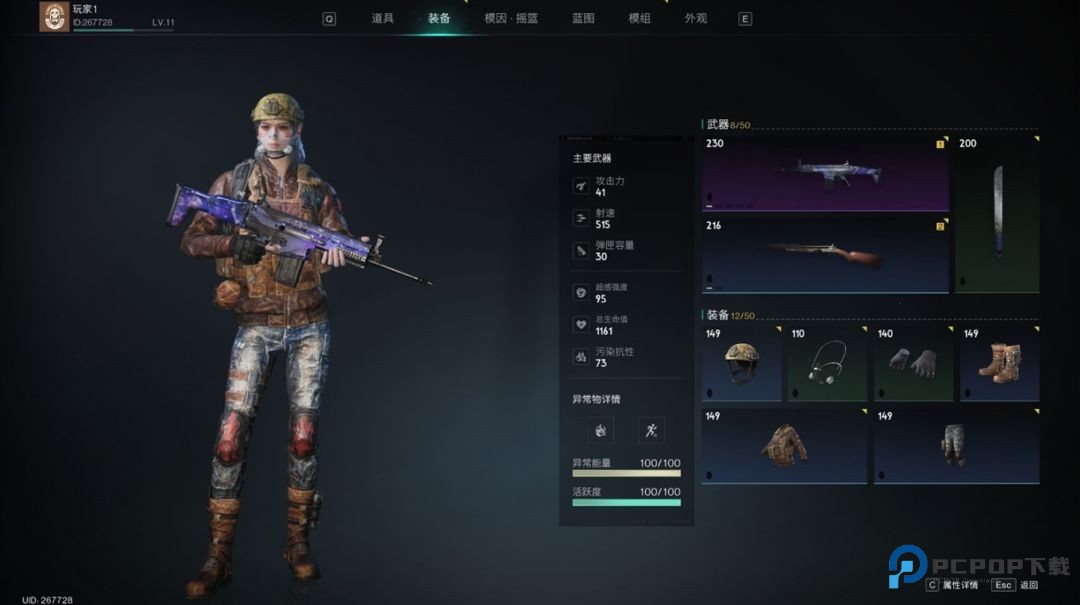This screenshot has height=605, width=1080.
Task: Open the player avatar portrait
Action: [54, 17]
